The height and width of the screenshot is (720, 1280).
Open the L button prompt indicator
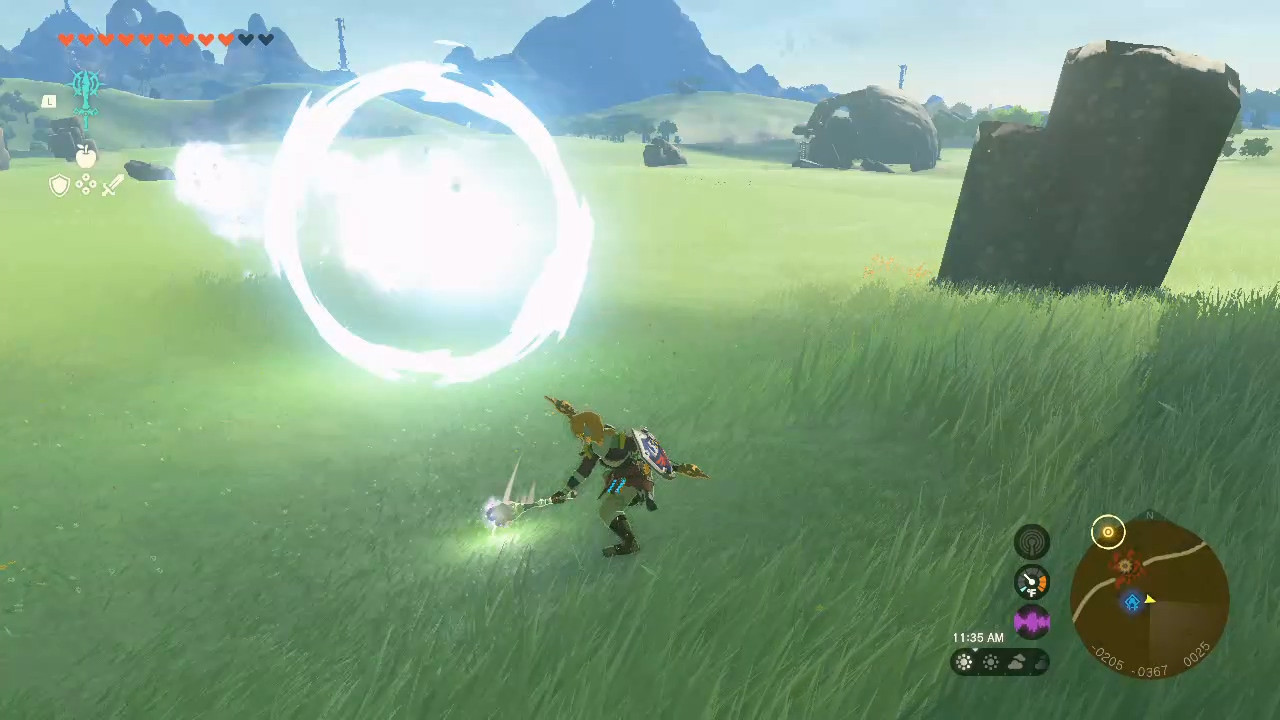pos(49,101)
